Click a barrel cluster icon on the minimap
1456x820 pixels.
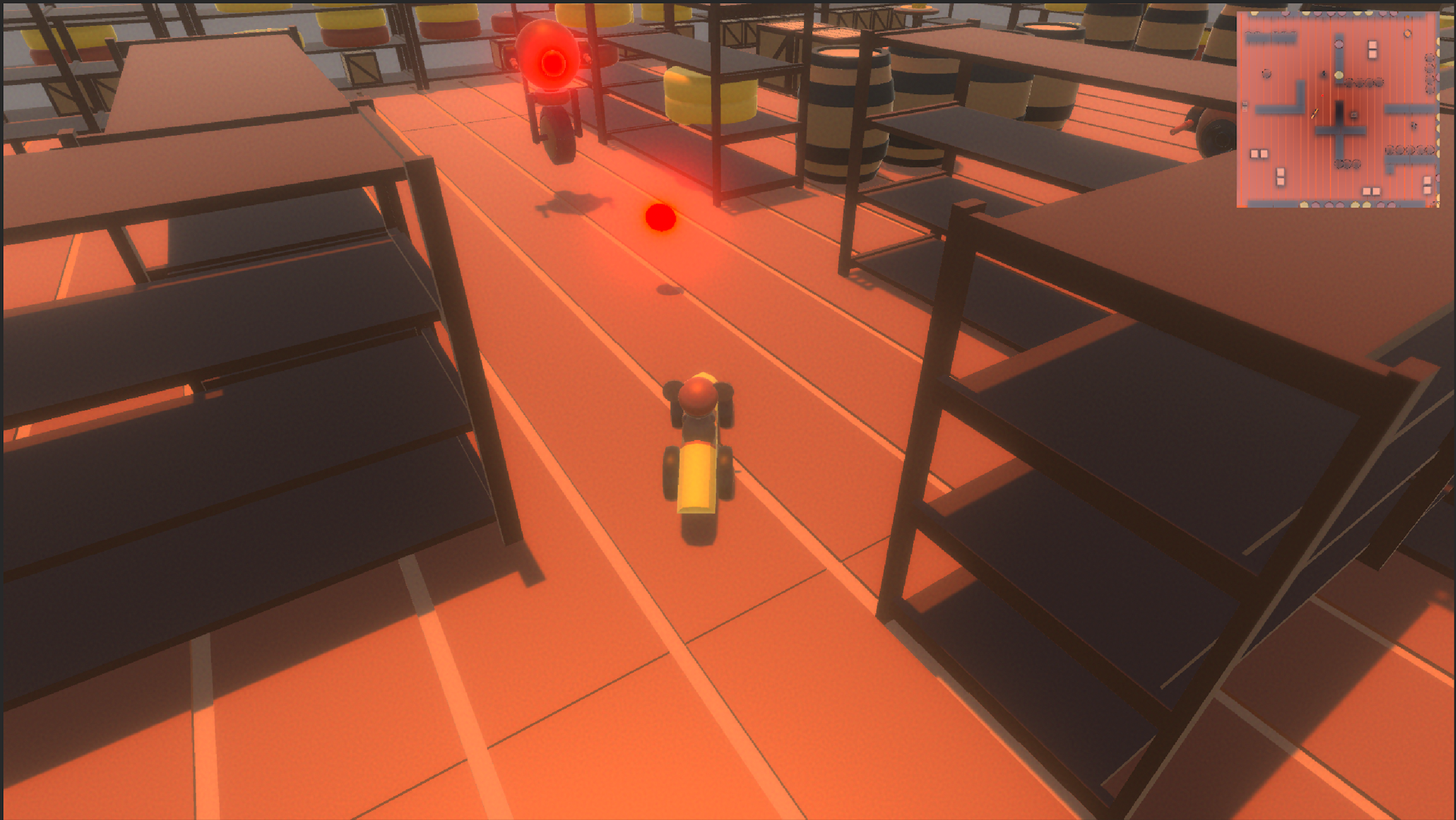pos(1362,83)
